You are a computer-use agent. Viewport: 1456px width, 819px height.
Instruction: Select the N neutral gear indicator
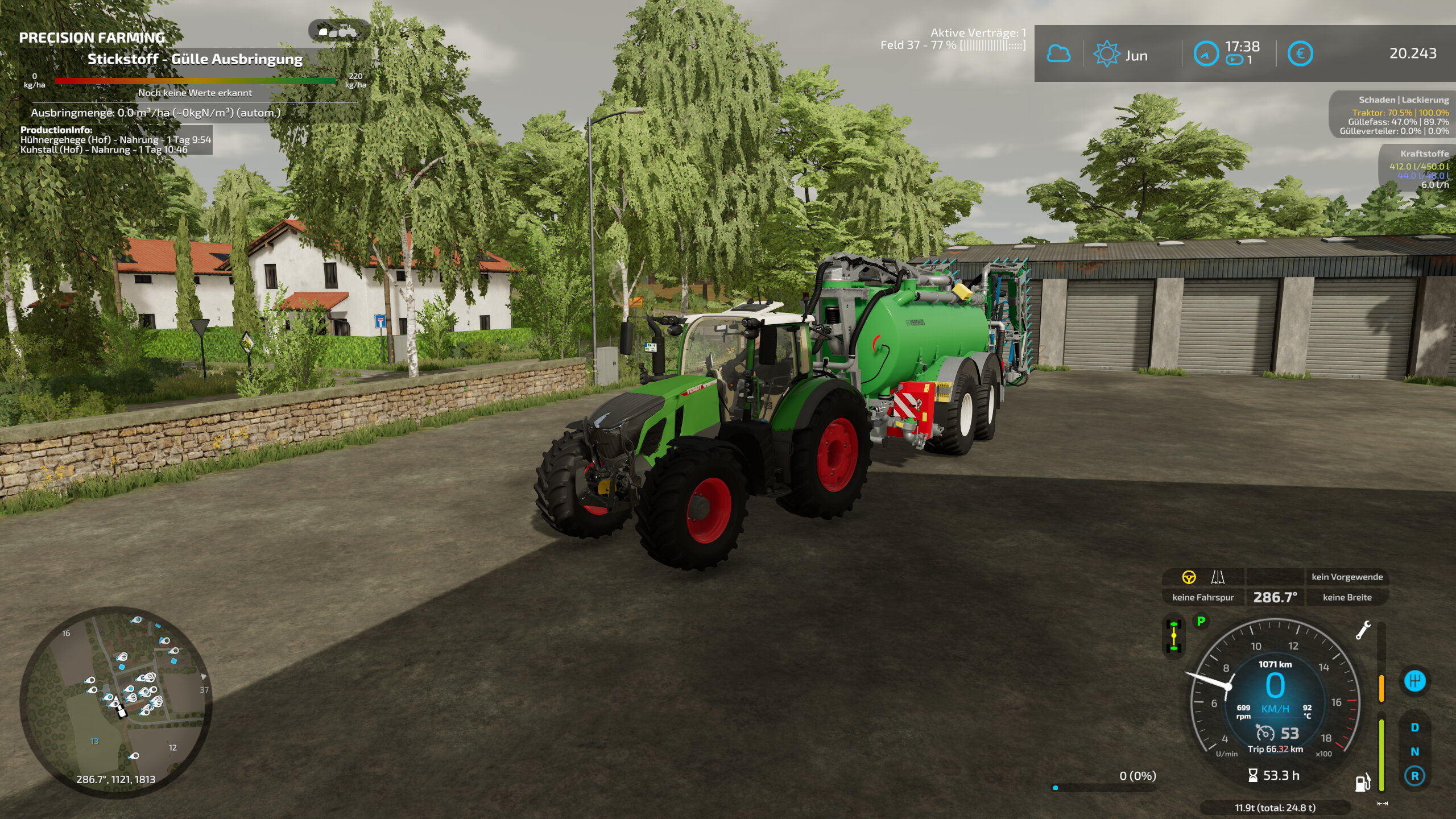click(x=1415, y=752)
